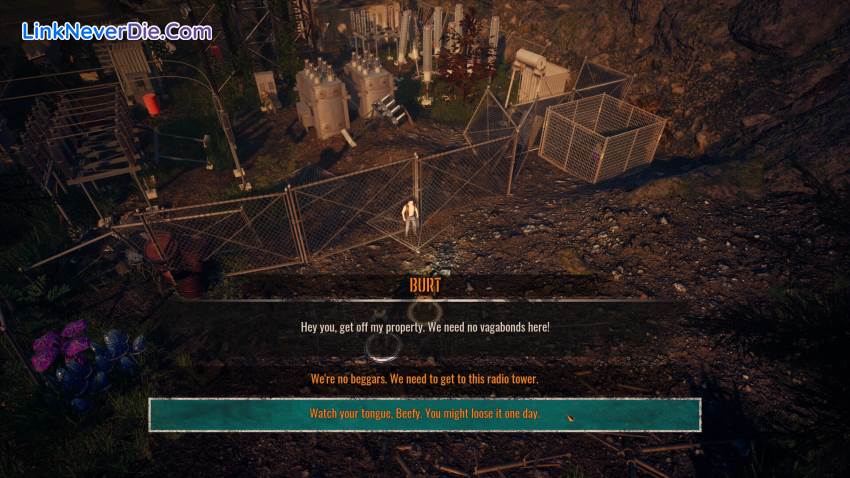Select the "Watch your tongue, Beefy" response
Image resolution: width=850 pixels, height=478 pixels.
tap(424, 414)
